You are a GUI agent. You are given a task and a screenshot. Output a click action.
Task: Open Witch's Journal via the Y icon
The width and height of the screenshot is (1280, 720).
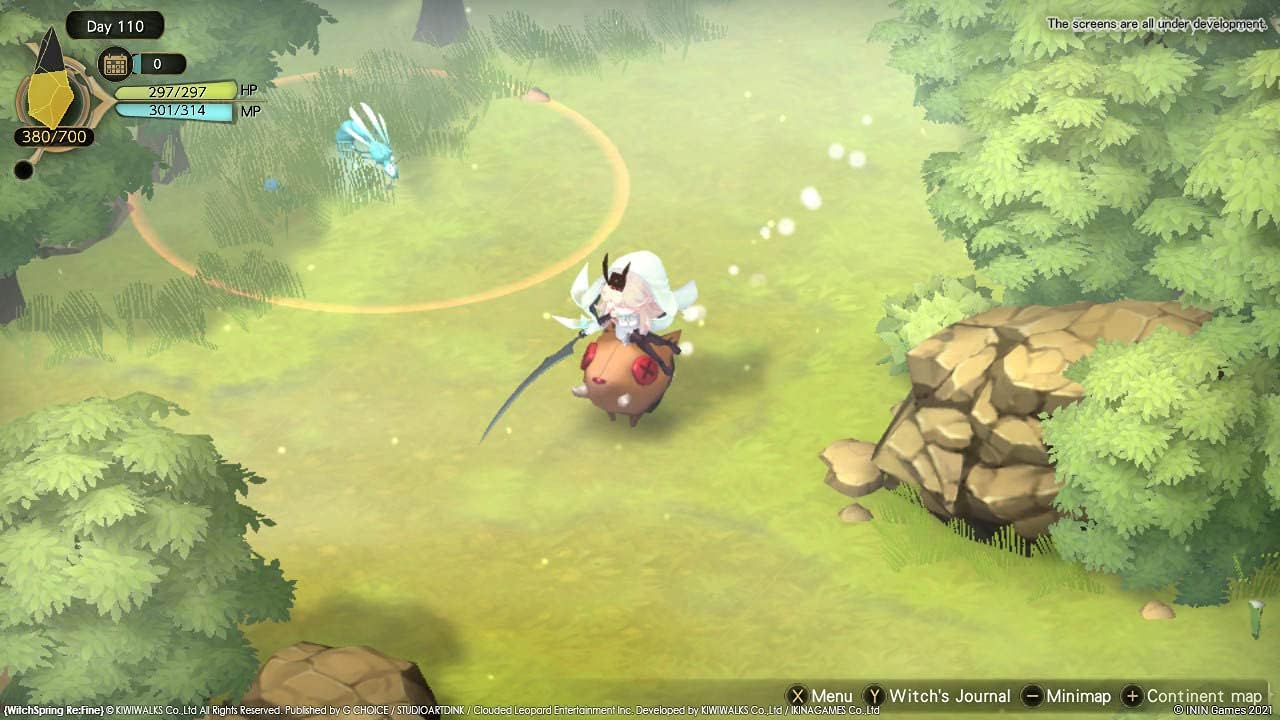click(x=875, y=695)
